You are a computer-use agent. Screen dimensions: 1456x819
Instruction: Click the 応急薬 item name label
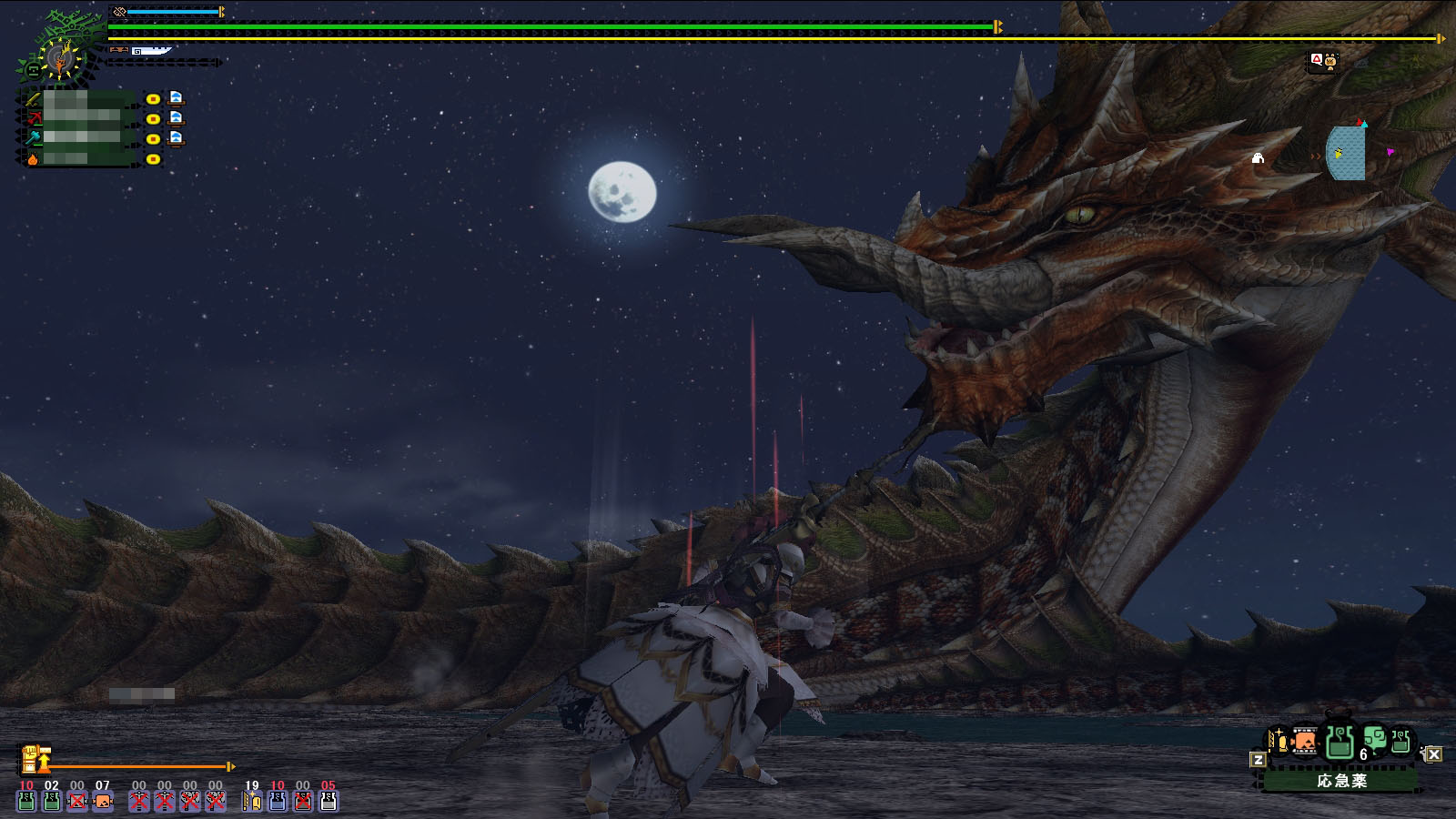1341,781
